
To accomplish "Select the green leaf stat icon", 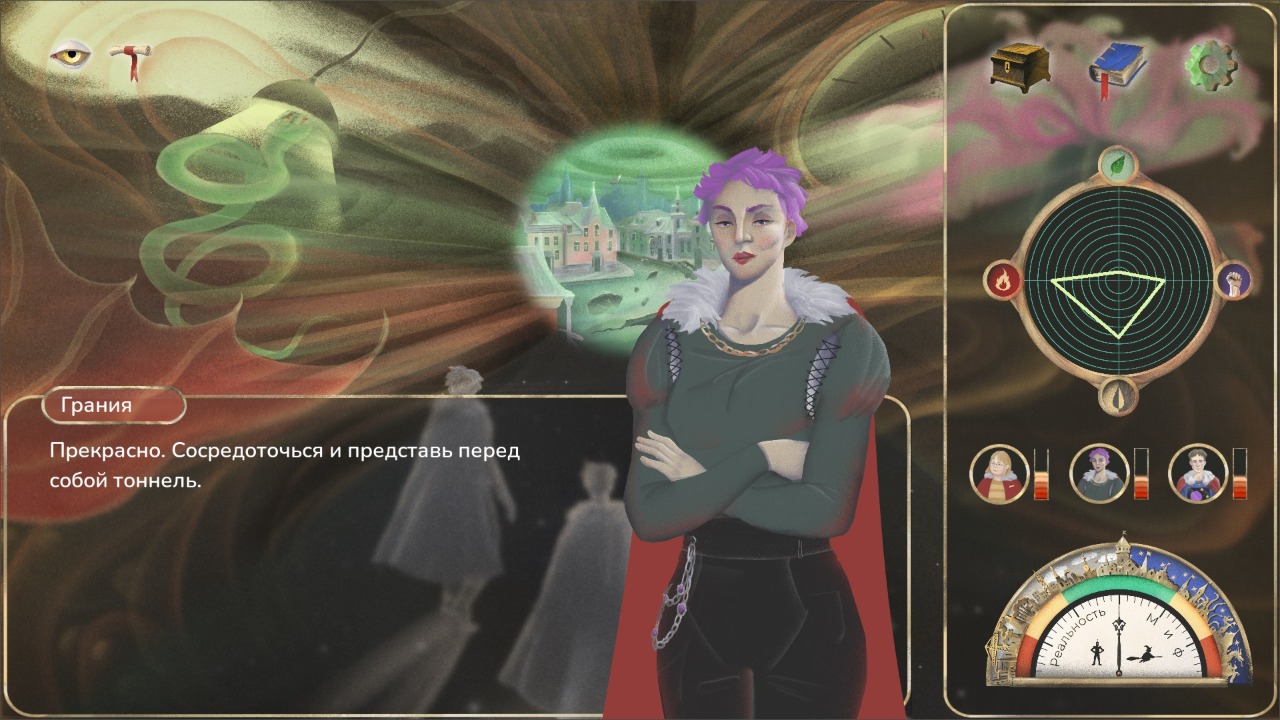I will point(1116,165).
